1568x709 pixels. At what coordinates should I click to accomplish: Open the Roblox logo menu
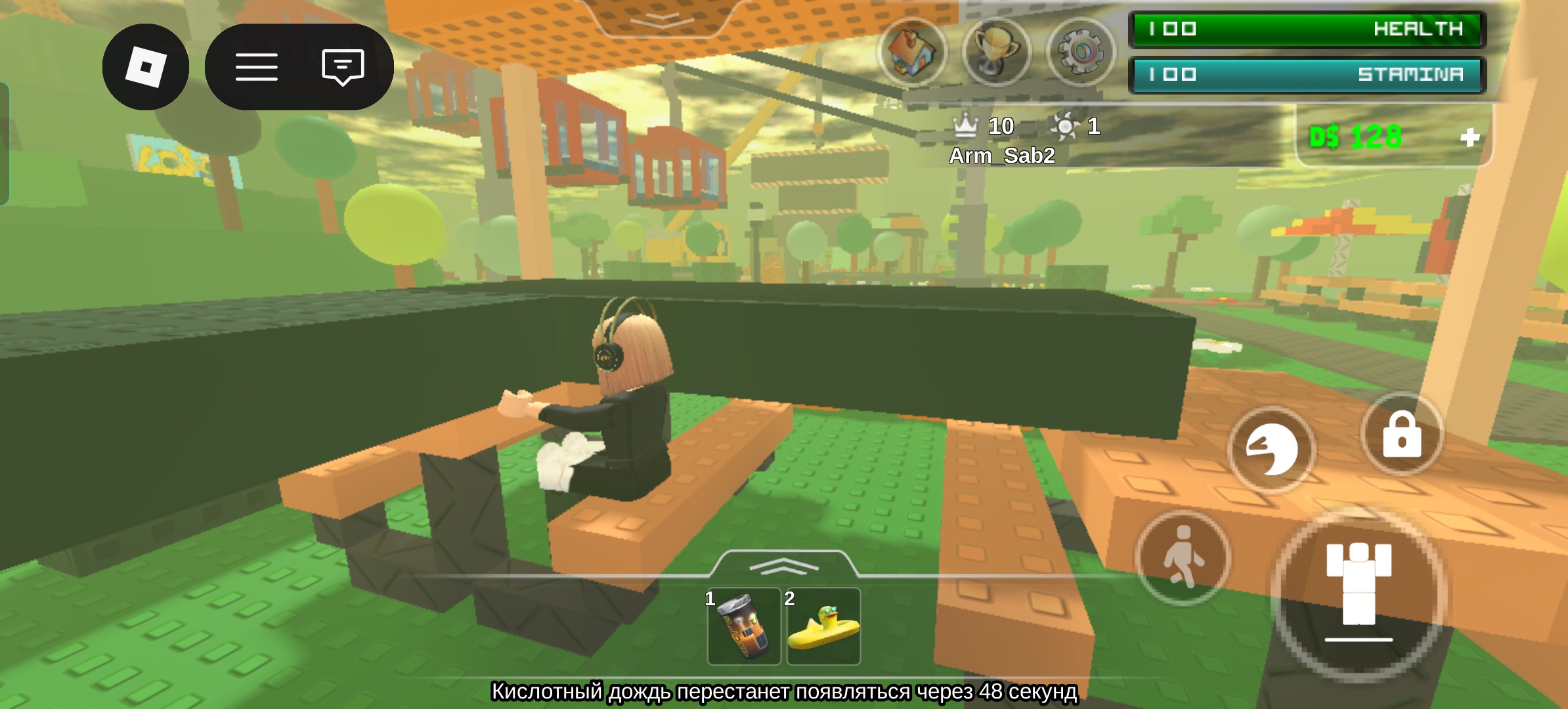(146, 66)
